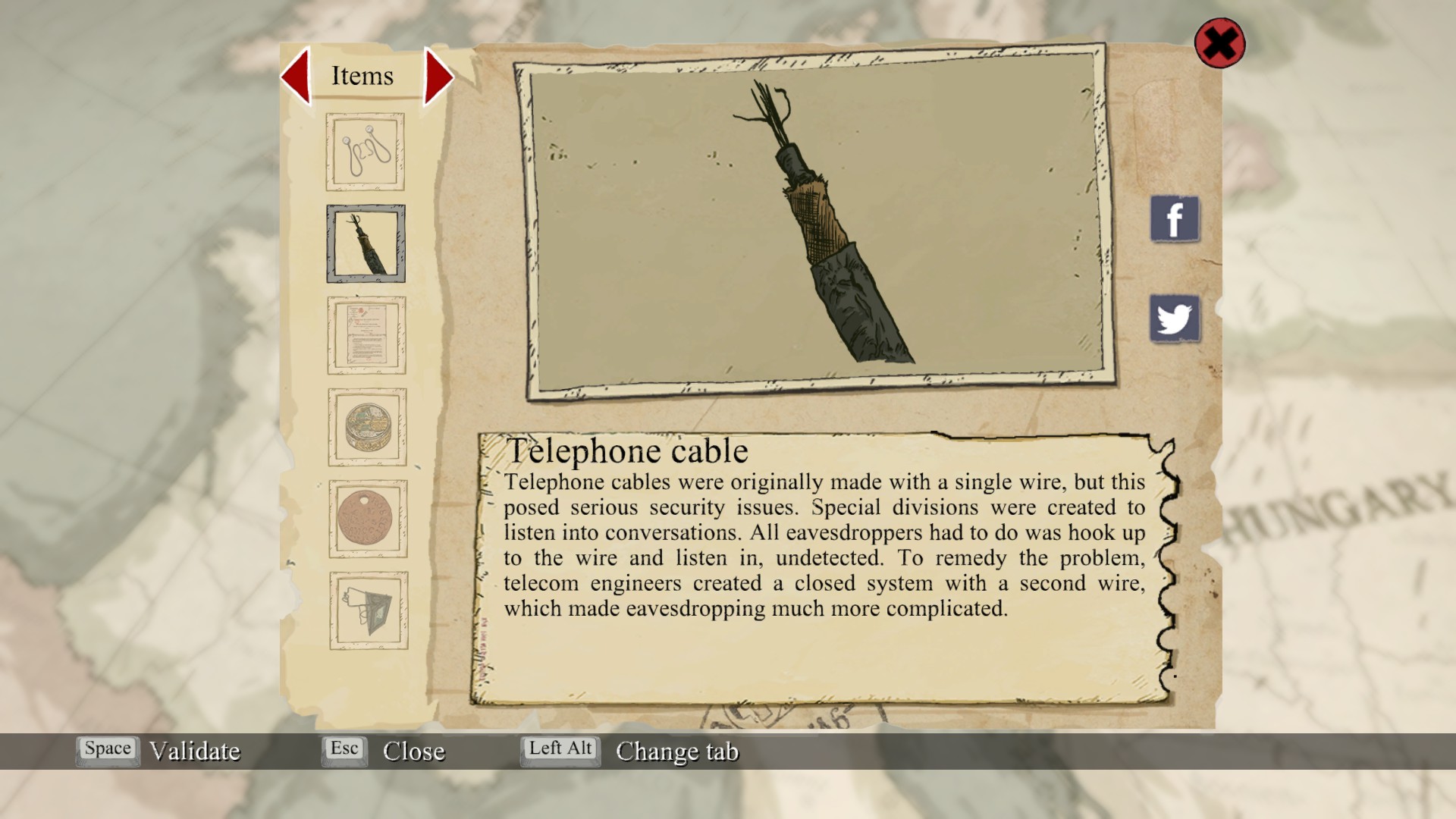Share this item on Facebook
The width and height of the screenshot is (1456, 819).
pos(1175,219)
